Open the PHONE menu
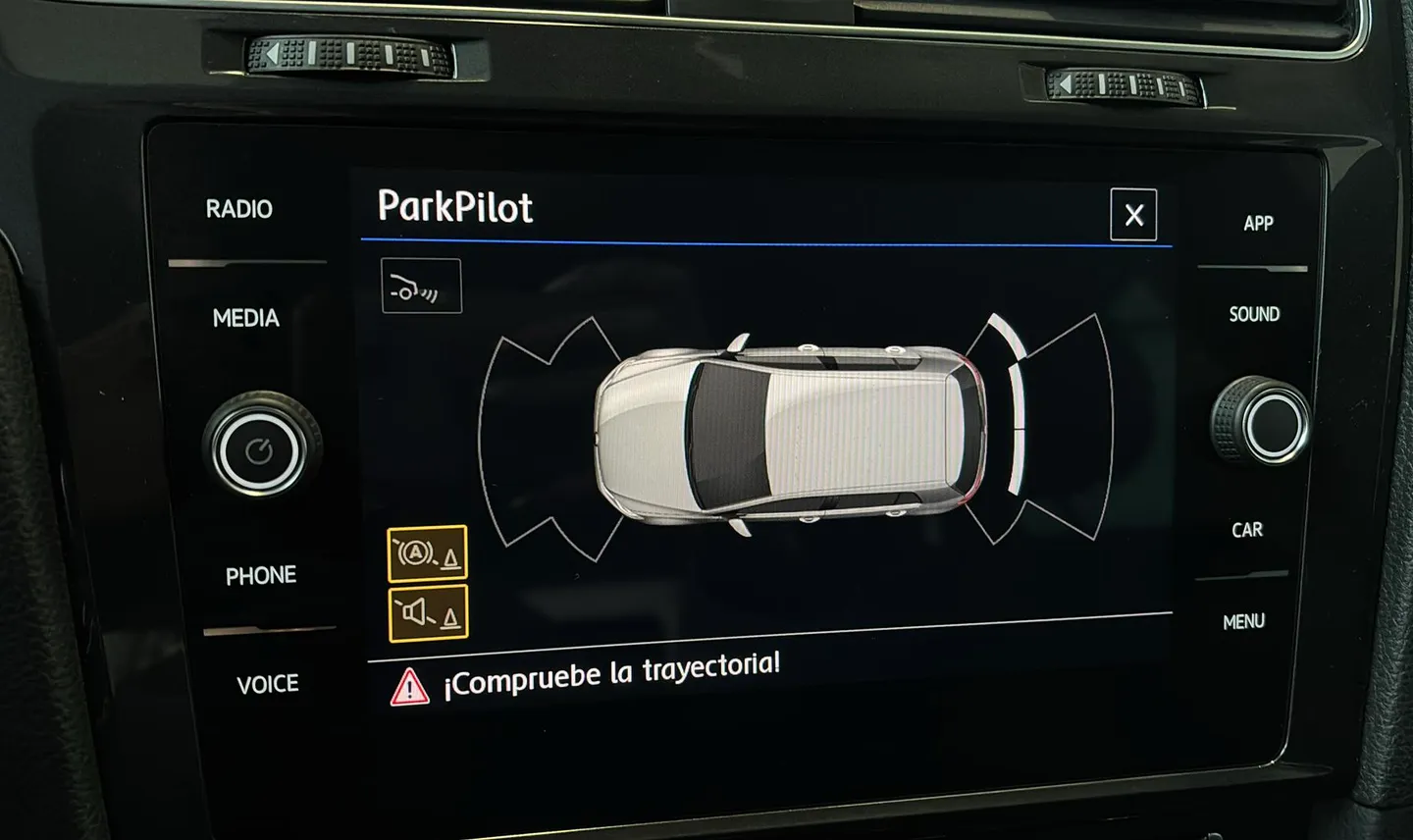The width and height of the screenshot is (1413, 840). coord(261,575)
